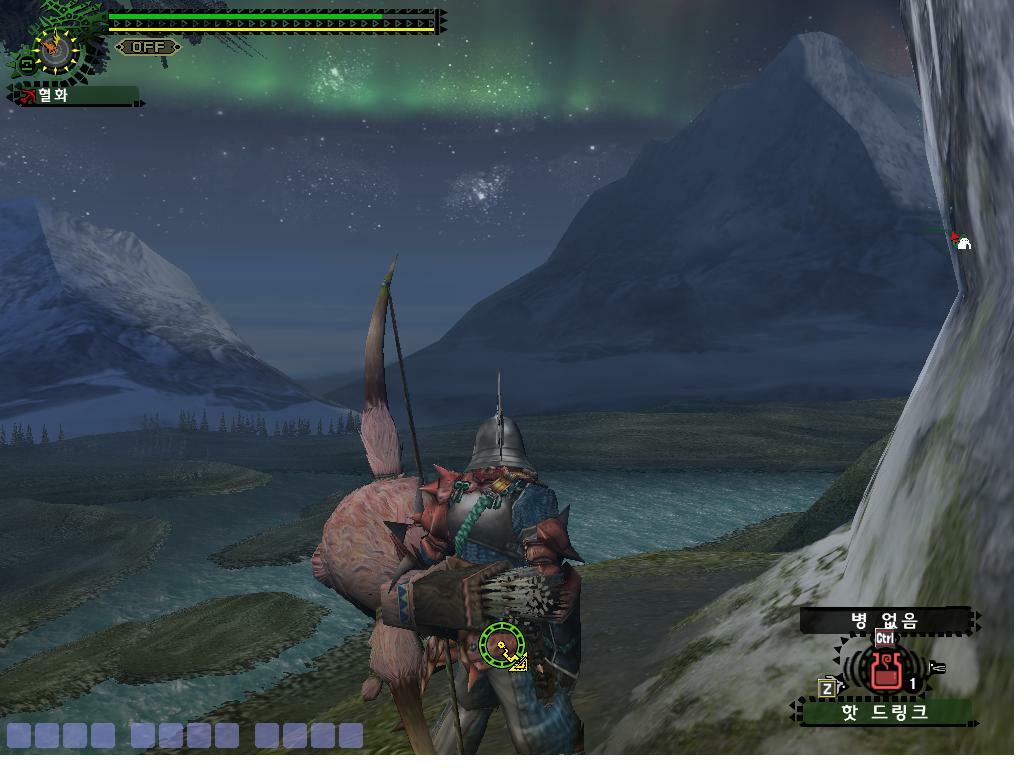The width and height of the screenshot is (1024, 768).
Task: Toggle the OFF indicator badge
Action: [148, 47]
